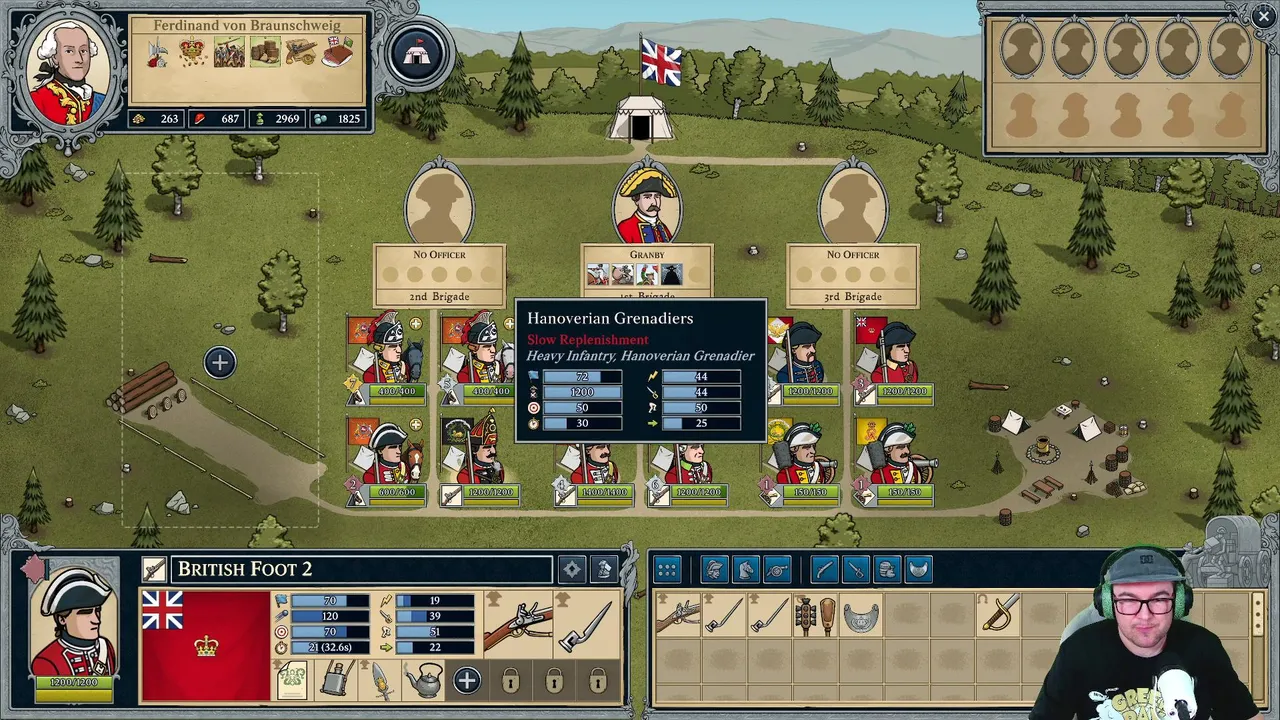
Task: Choose the empty 2nd Brigade officer slot
Action: (x=439, y=207)
